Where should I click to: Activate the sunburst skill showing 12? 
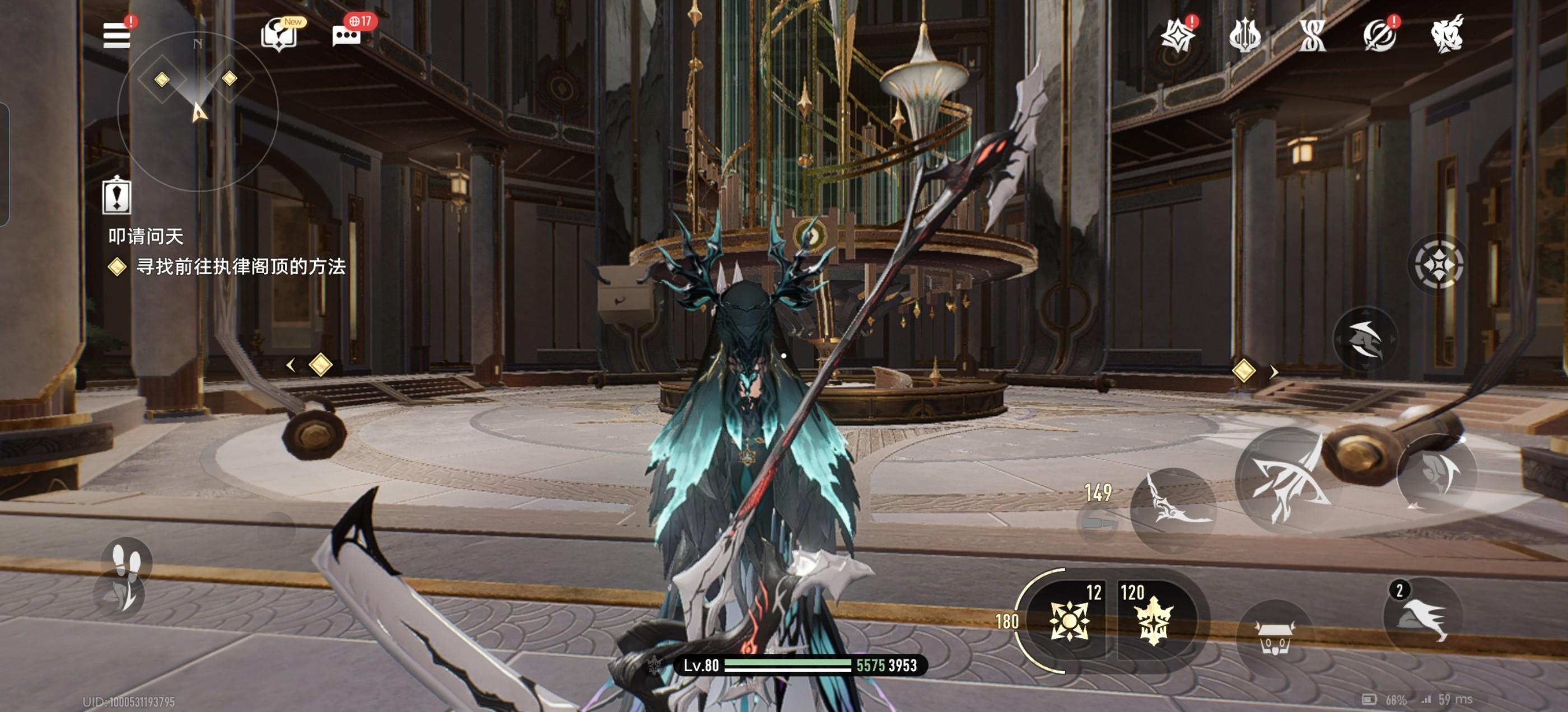pos(1070,620)
